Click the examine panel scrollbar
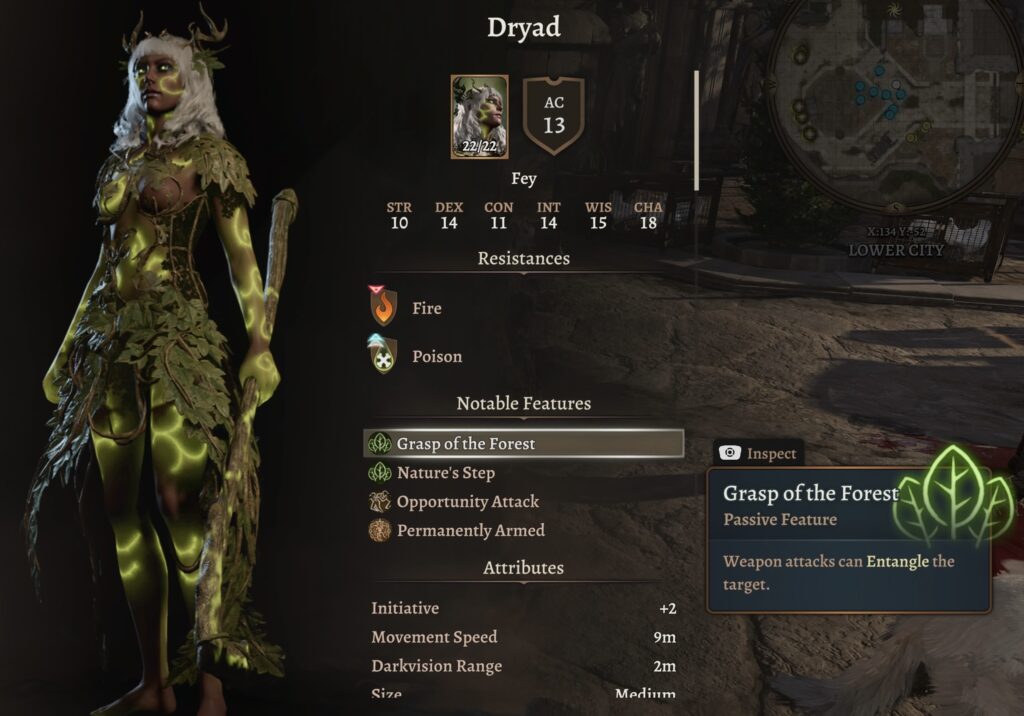 697,130
